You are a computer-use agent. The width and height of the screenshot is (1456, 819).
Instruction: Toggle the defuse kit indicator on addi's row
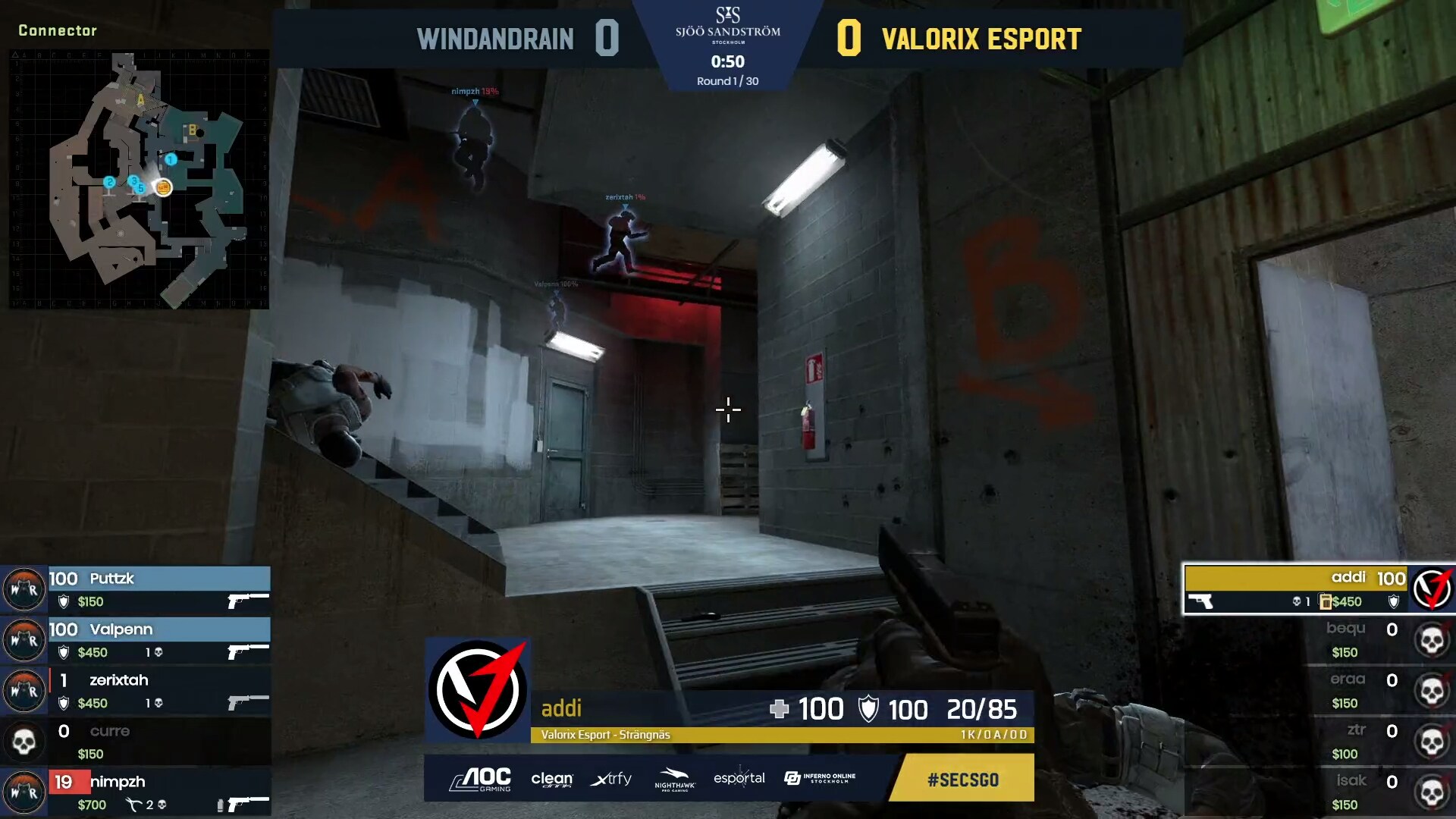click(x=1326, y=601)
